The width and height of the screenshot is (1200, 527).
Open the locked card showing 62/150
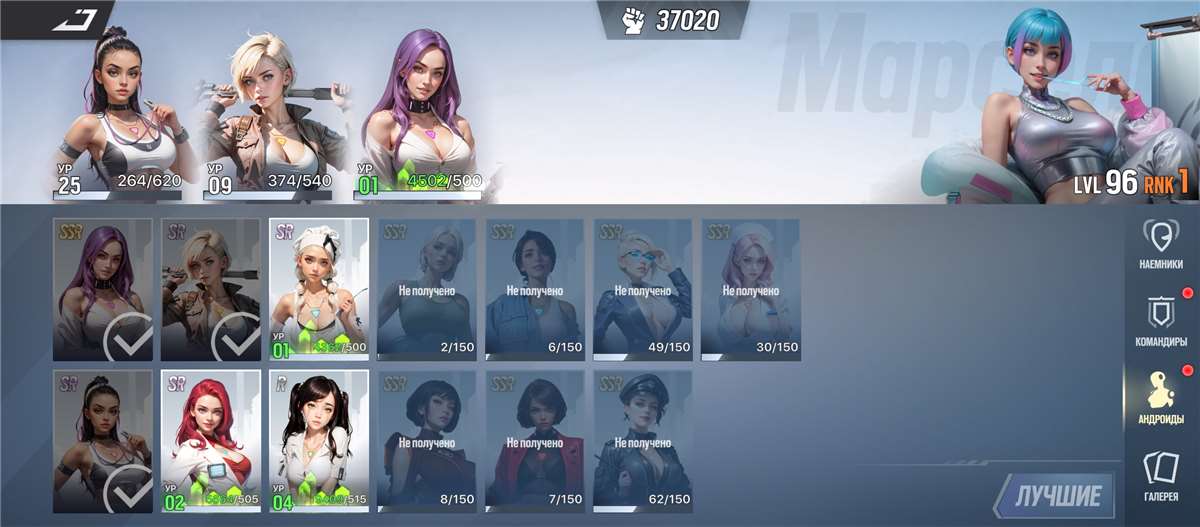point(643,441)
